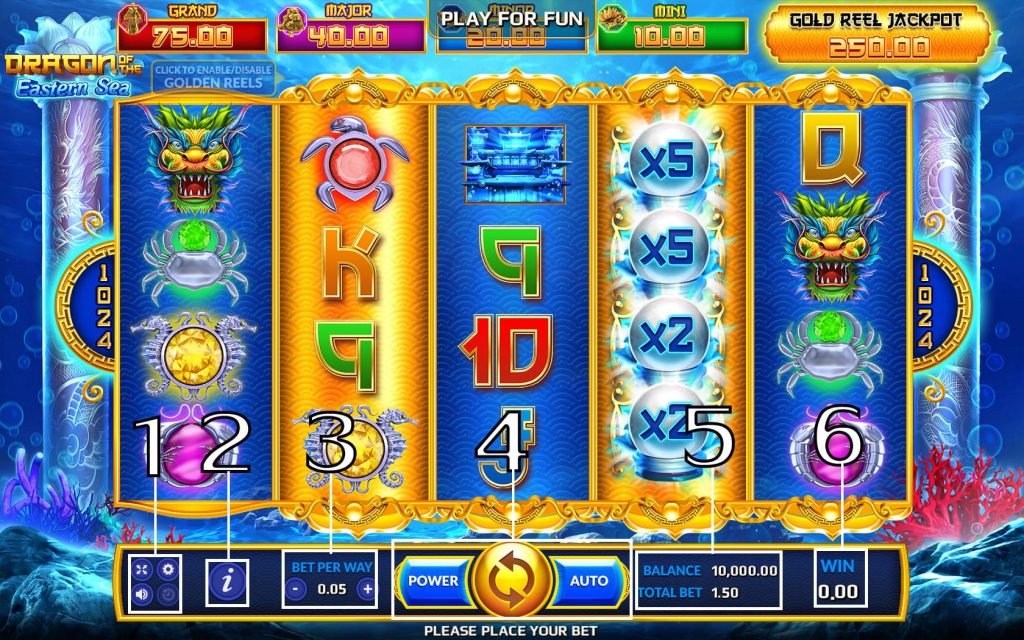Screen dimensions: 1024x640
Task: Activate the POWER button
Action: [x=433, y=580]
